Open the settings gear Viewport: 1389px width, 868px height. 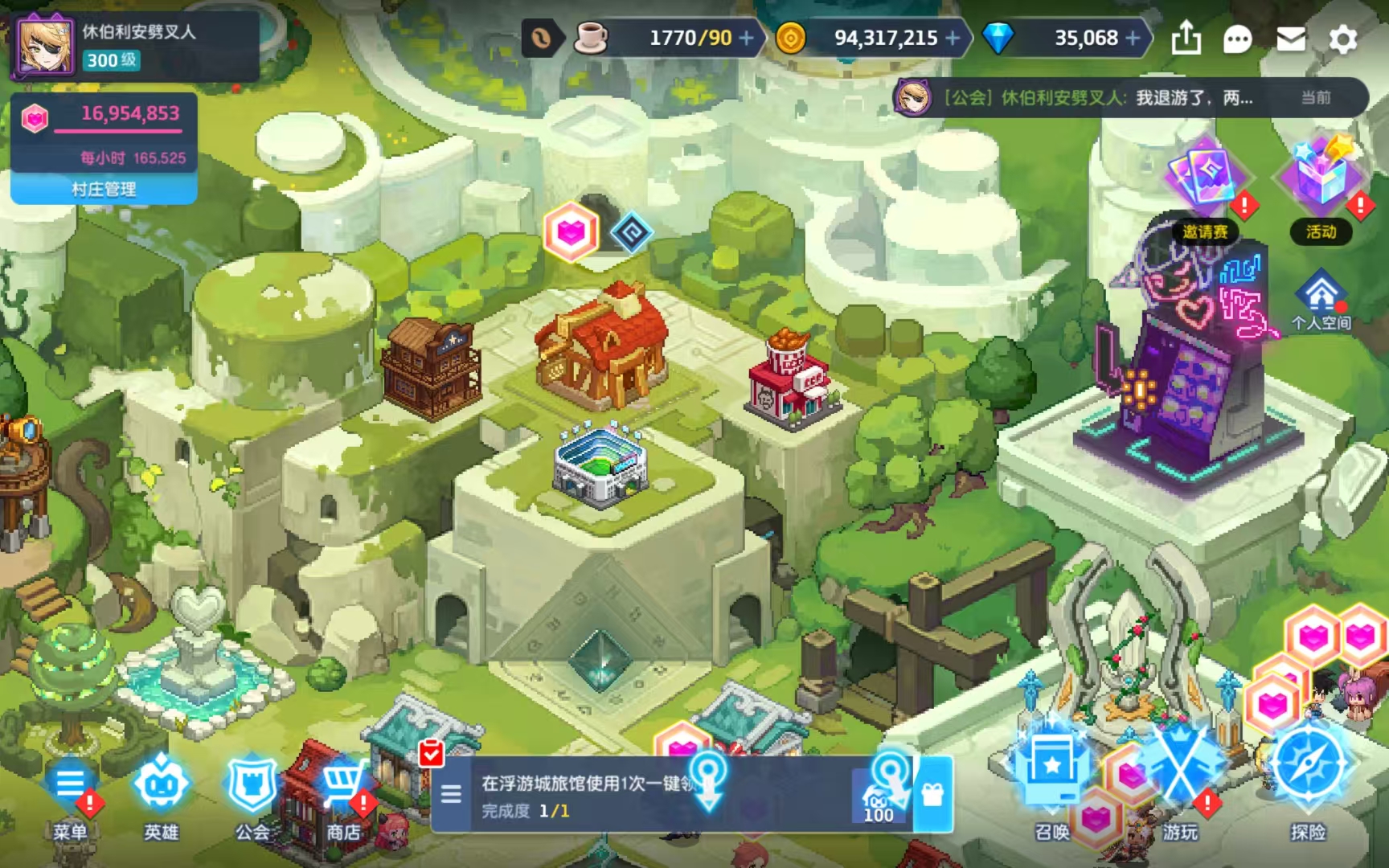click(x=1342, y=39)
